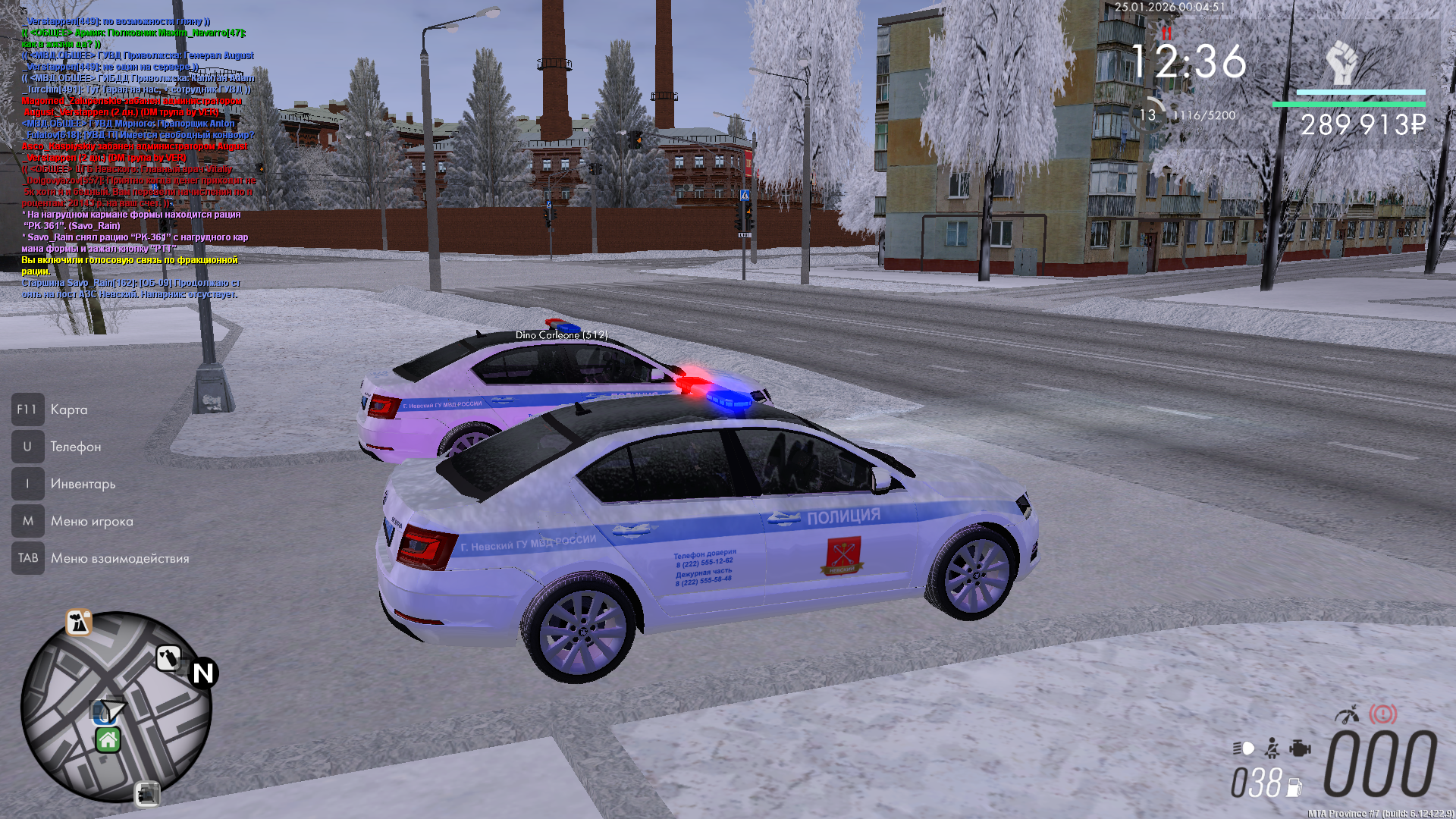Select the car marker at minimap bottom
The image size is (1456, 819).
[147, 794]
